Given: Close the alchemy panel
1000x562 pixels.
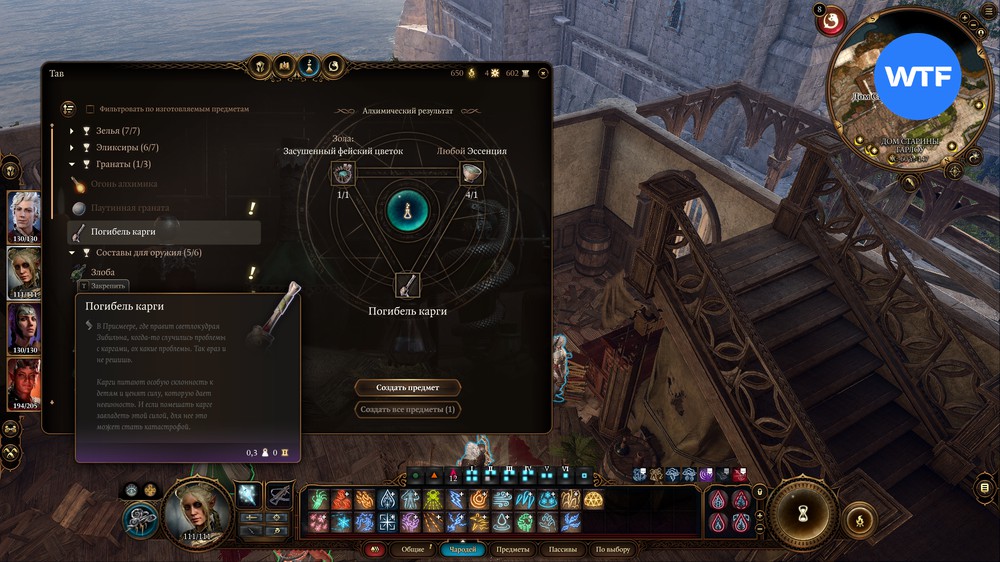Looking at the screenshot, I should point(543,72).
